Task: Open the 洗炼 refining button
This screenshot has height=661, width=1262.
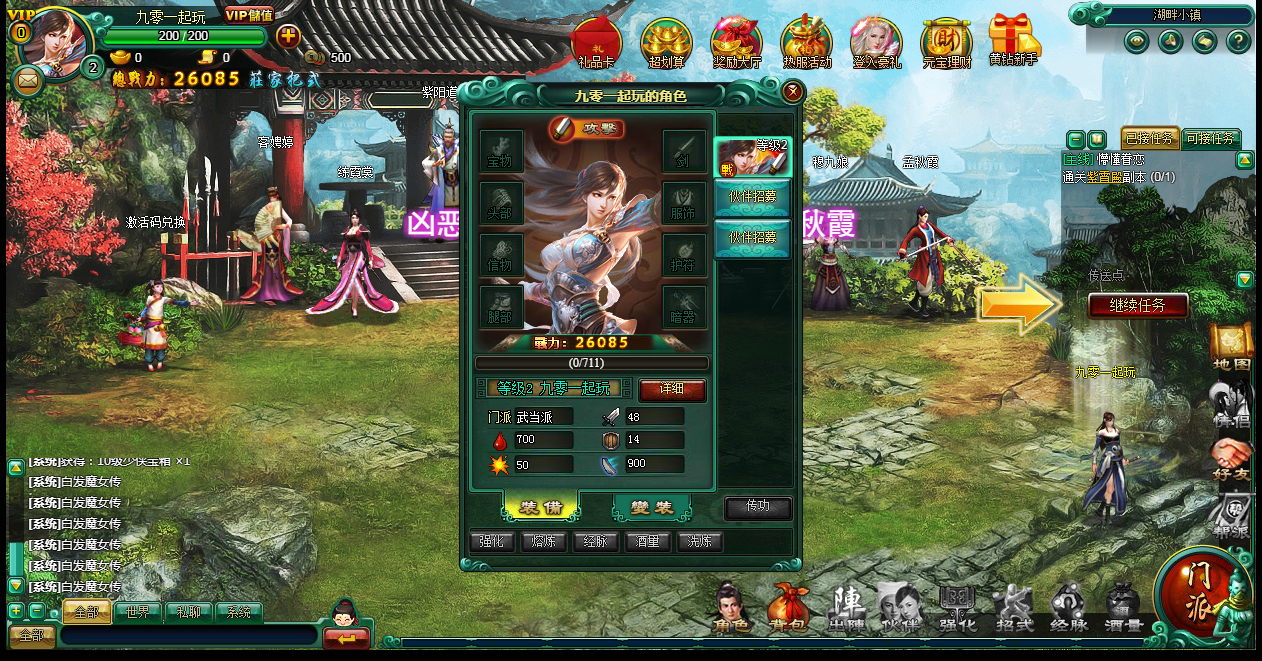Action: click(x=699, y=542)
